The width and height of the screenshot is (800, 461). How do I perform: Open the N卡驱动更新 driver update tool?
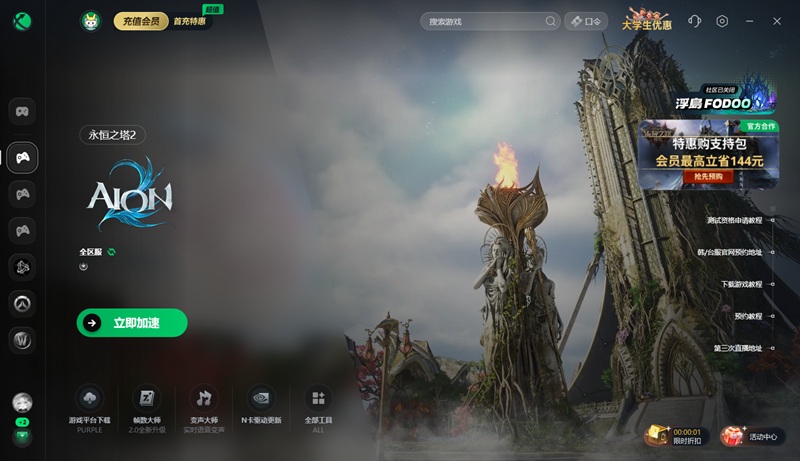[260, 406]
